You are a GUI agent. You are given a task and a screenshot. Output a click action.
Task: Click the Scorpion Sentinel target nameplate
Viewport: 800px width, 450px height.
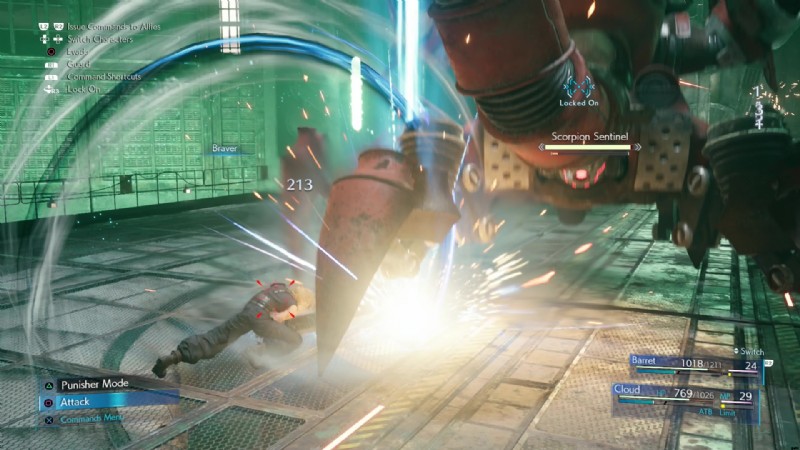(x=587, y=140)
